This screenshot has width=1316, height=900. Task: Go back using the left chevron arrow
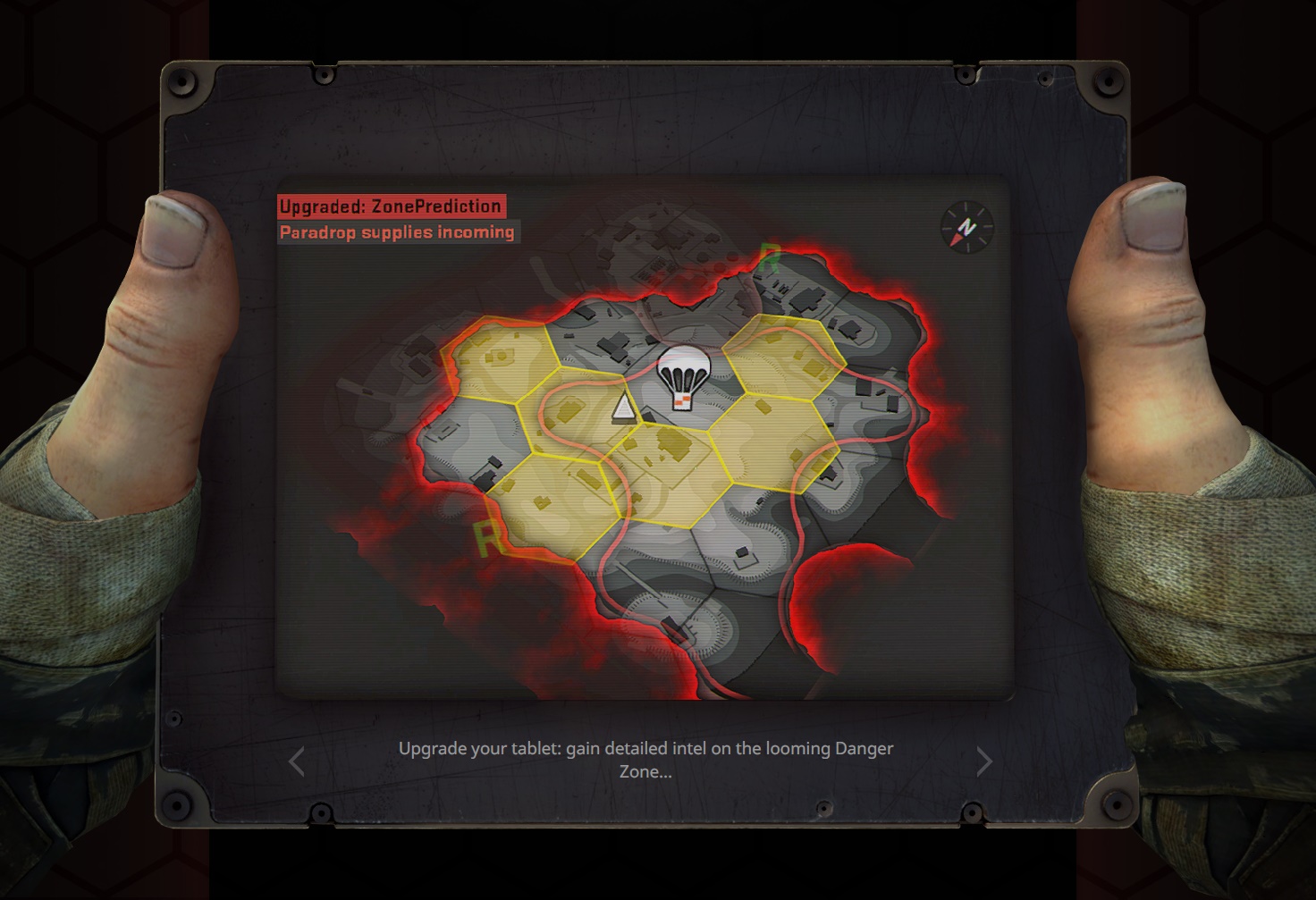tap(298, 761)
